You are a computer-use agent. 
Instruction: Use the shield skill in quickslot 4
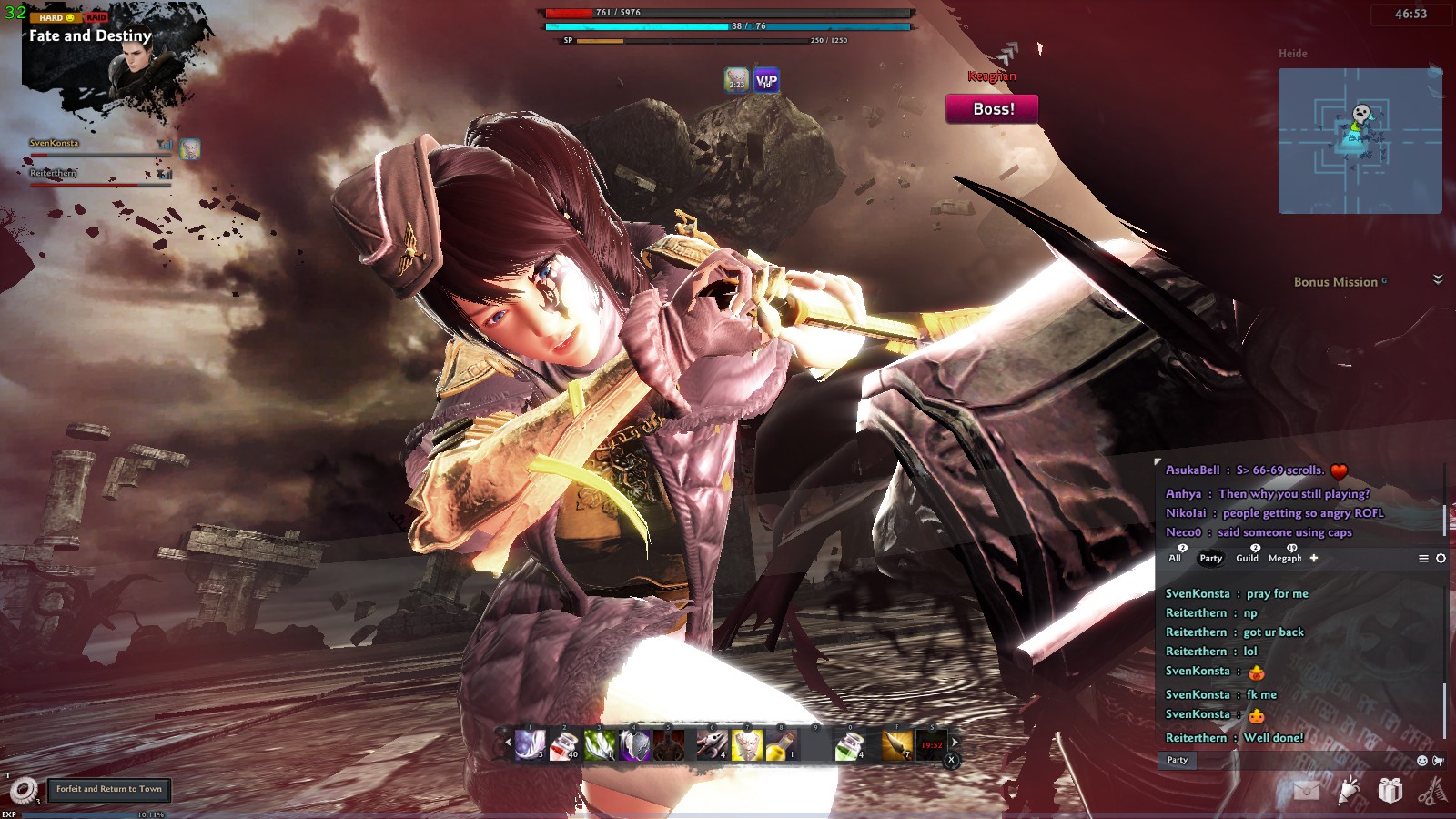point(633,746)
